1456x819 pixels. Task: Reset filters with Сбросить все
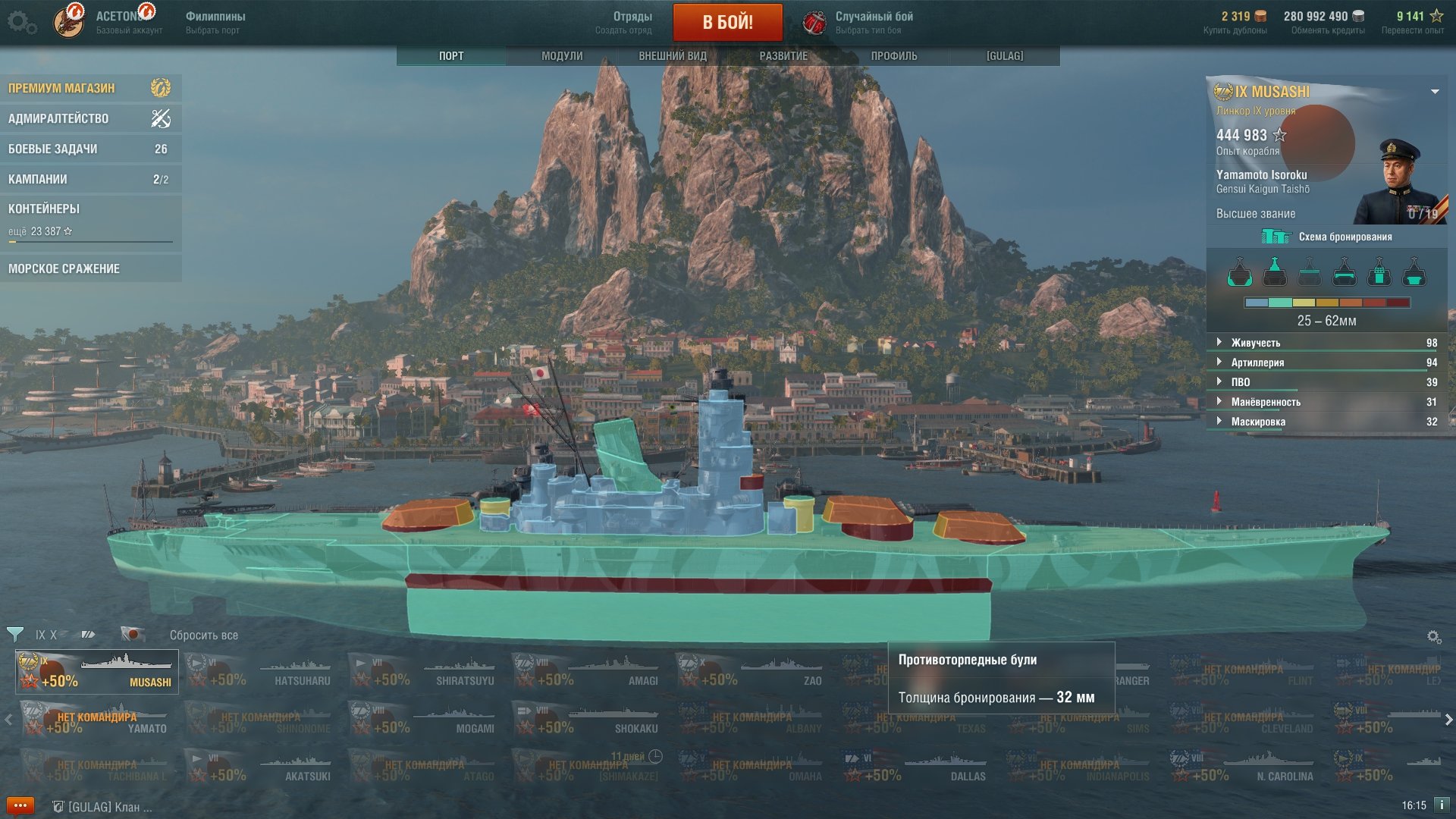coord(203,635)
